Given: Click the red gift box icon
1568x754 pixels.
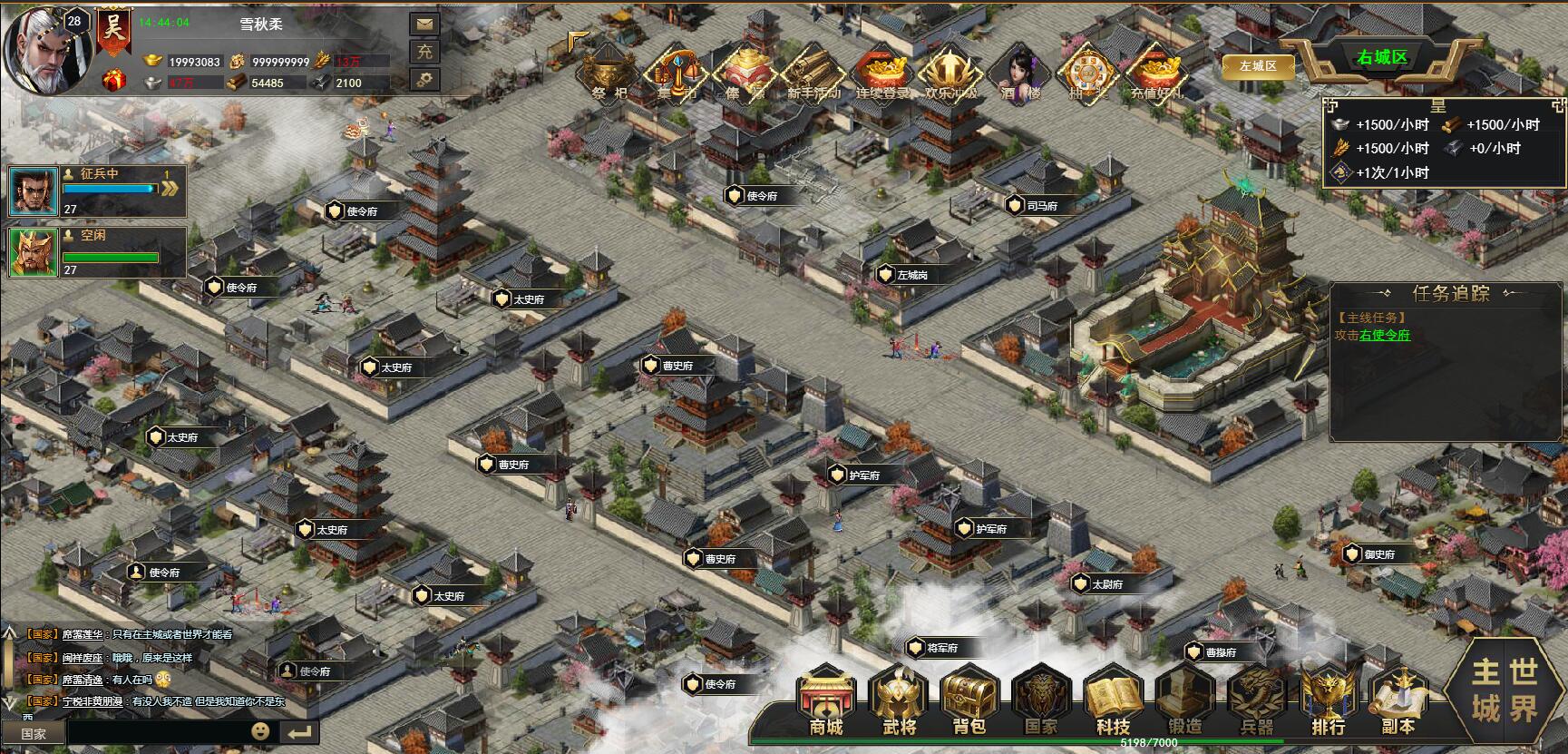Looking at the screenshot, I should 113,81.
